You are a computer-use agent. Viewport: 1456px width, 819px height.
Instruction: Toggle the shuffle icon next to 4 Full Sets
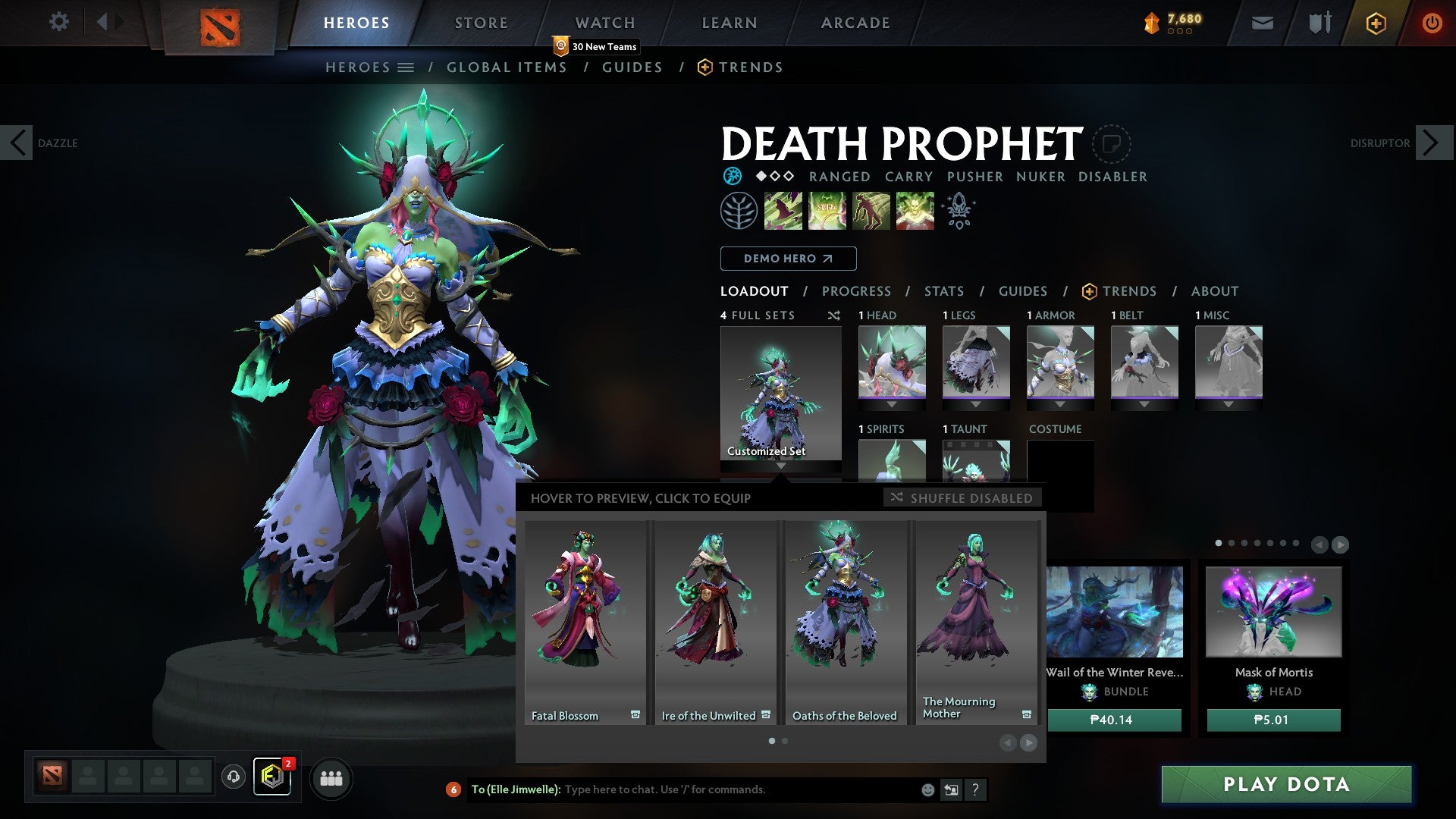click(834, 315)
